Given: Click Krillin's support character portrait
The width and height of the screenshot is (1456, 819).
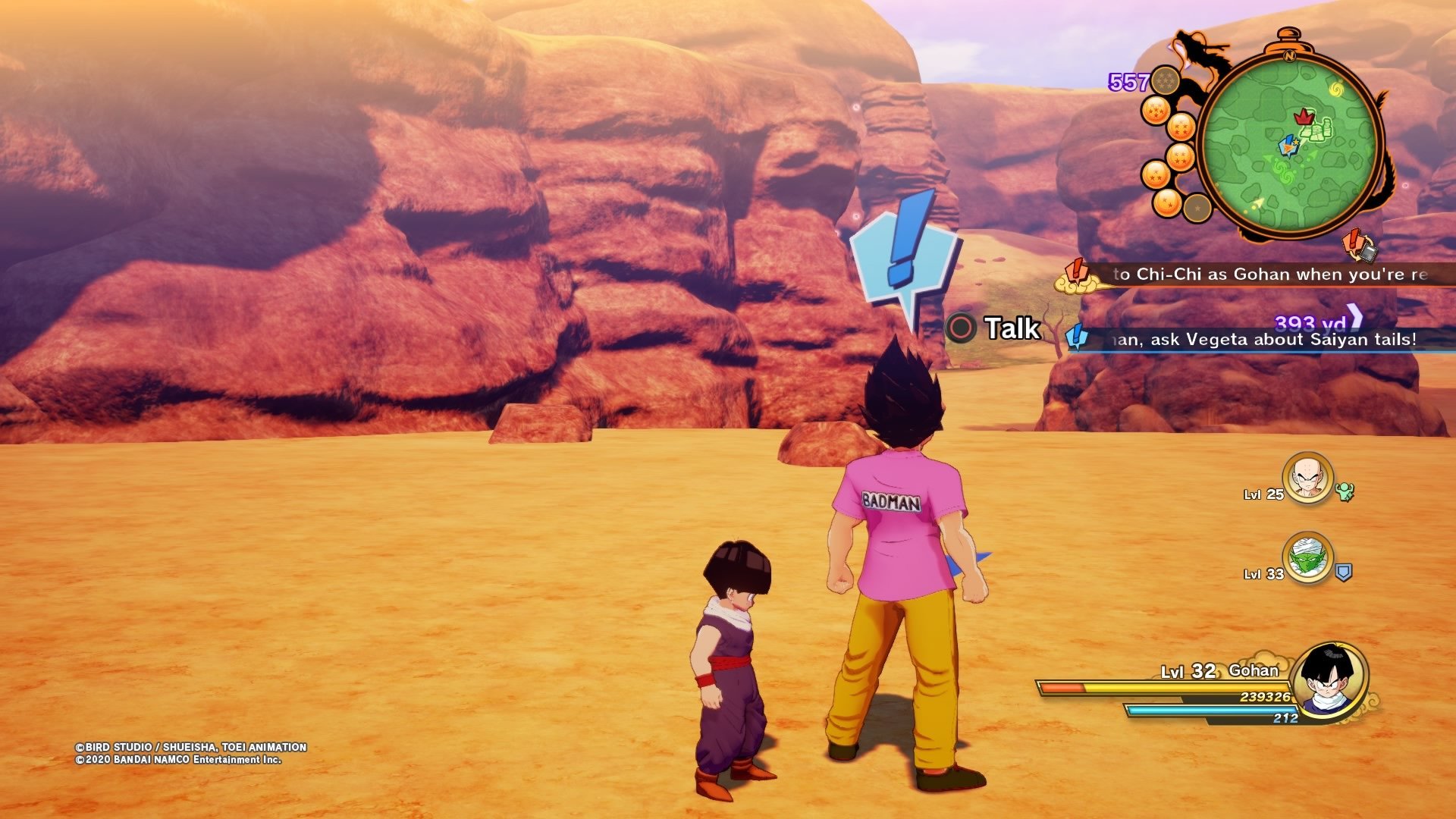Looking at the screenshot, I should 1307,478.
